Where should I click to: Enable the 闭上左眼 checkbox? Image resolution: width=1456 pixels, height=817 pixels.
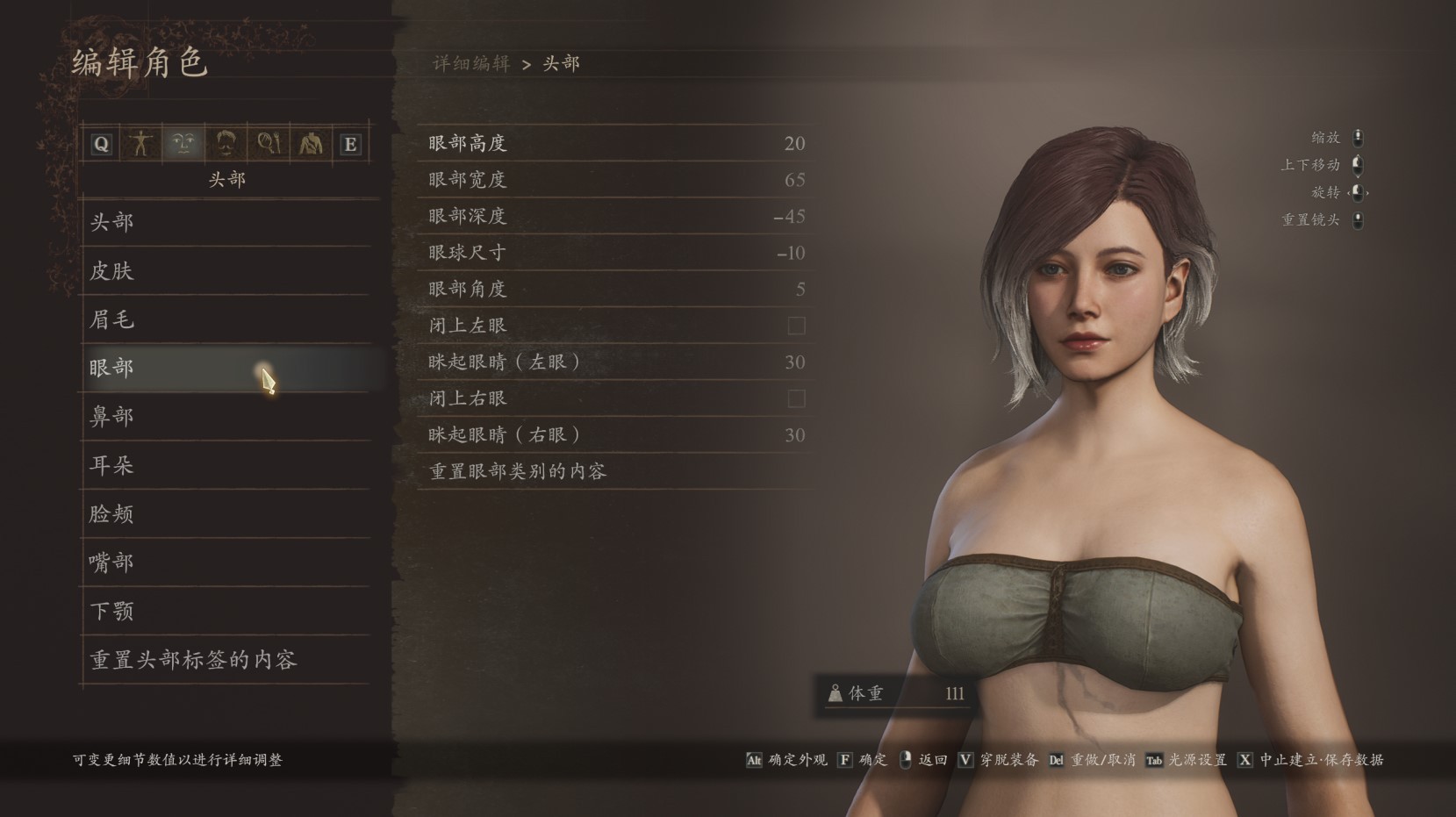tap(795, 326)
